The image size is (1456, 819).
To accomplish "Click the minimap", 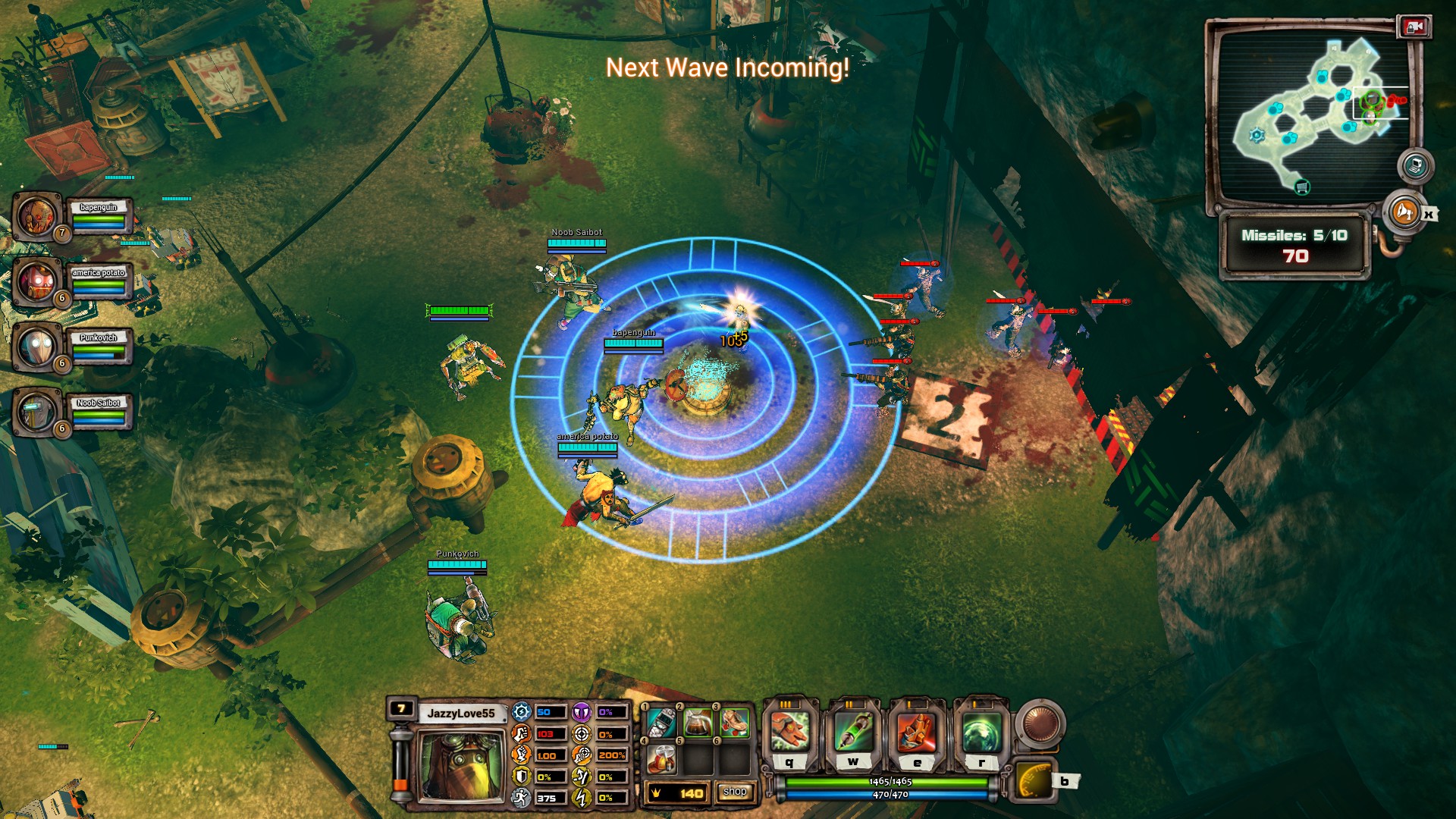I will (x=1310, y=114).
